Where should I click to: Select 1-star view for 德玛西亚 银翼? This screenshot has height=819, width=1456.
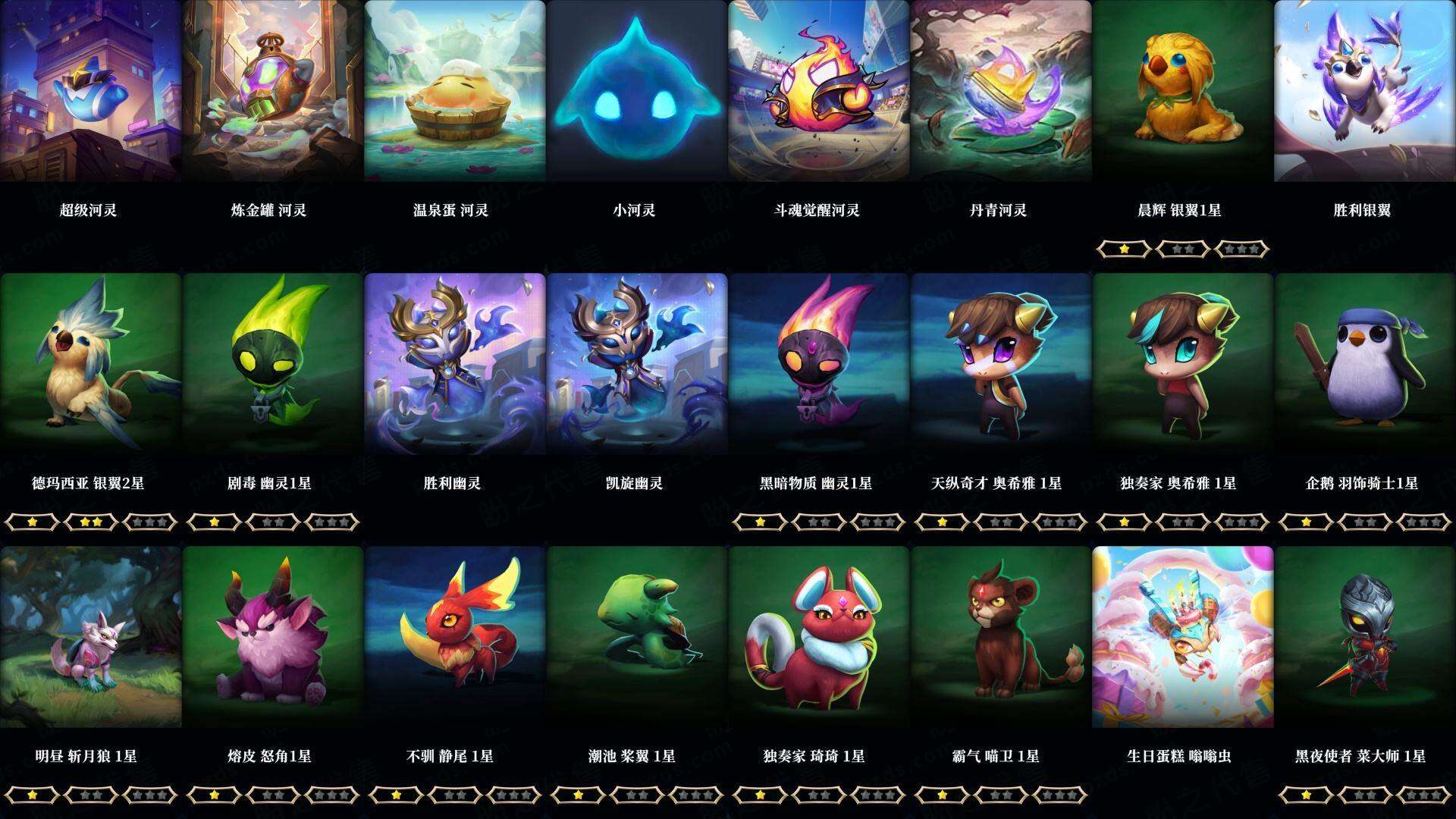tap(33, 522)
